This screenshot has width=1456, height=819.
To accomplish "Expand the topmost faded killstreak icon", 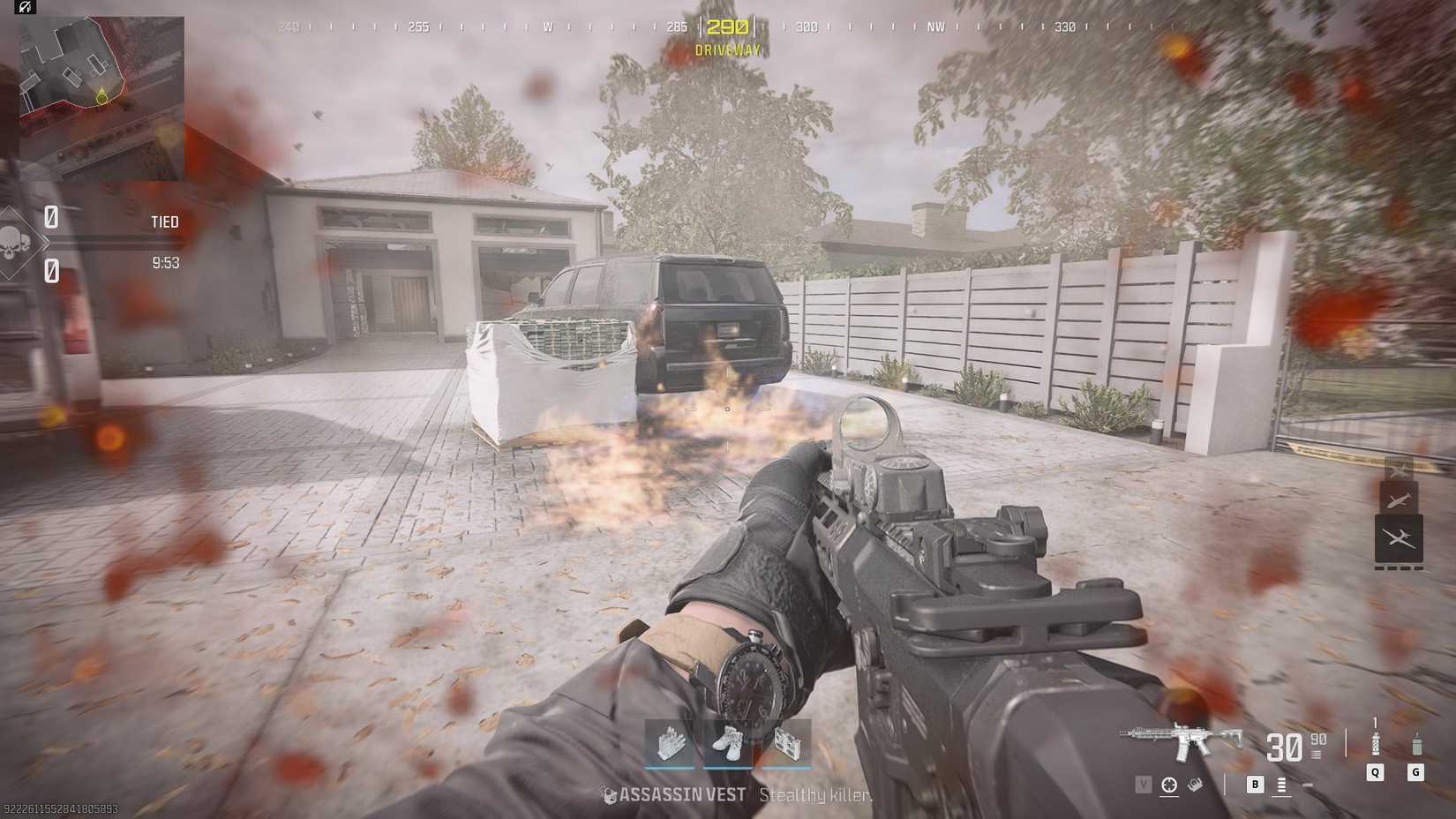I will point(1399,468).
